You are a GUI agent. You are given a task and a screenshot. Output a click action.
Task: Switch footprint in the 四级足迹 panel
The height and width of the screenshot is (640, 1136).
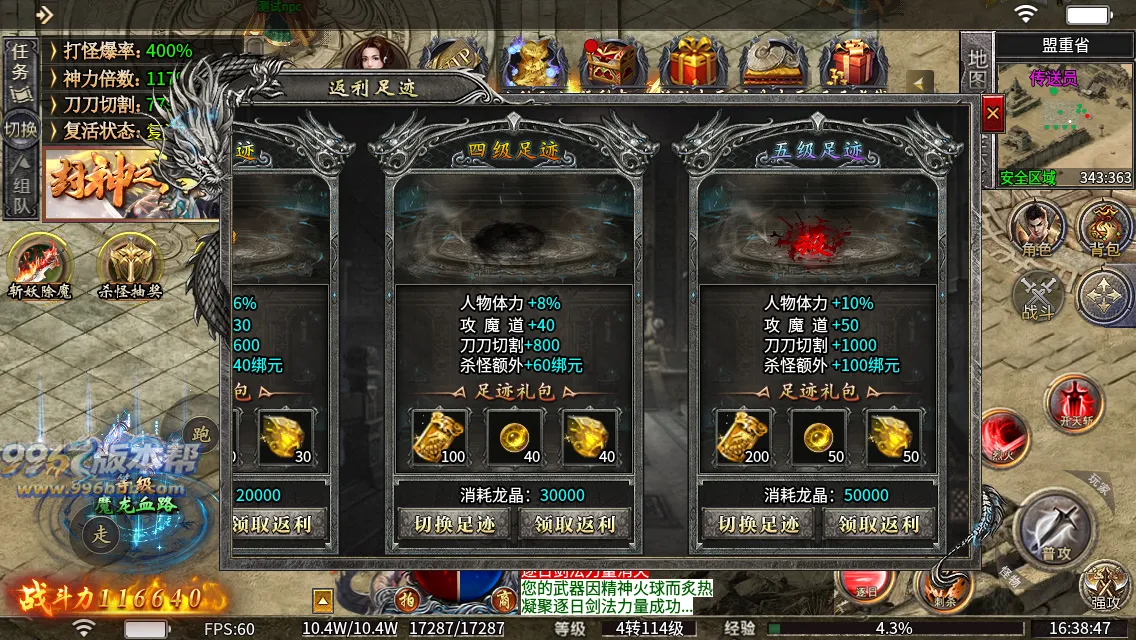coord(456,523)
